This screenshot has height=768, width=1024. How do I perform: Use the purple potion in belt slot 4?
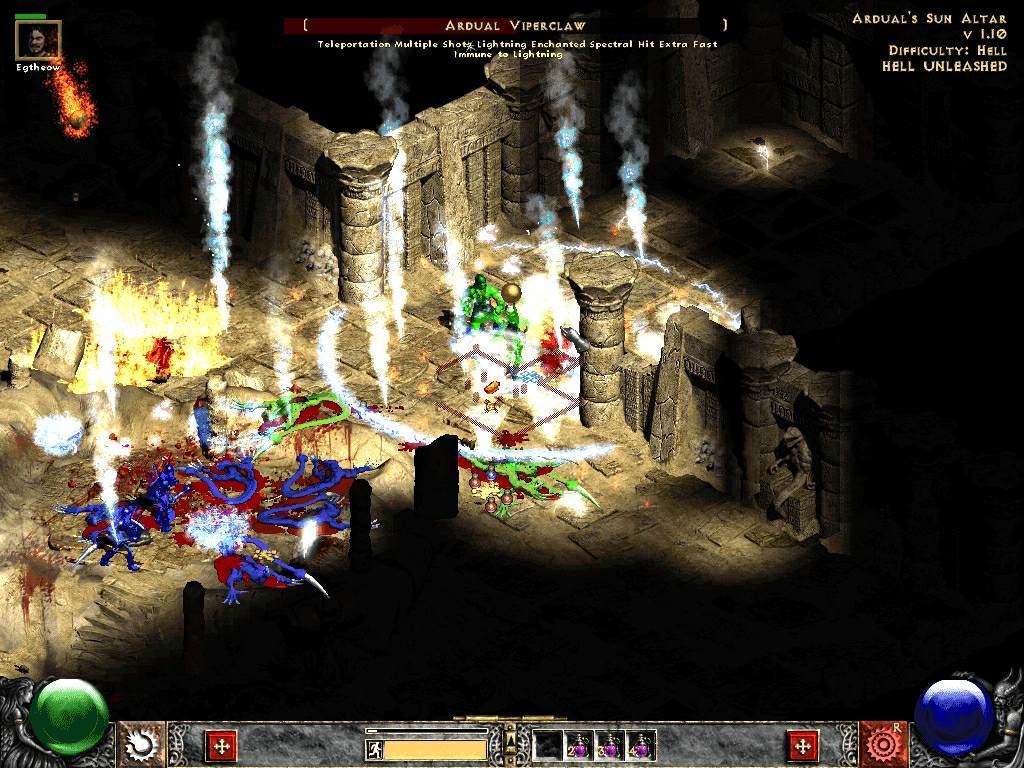[640, 746]
